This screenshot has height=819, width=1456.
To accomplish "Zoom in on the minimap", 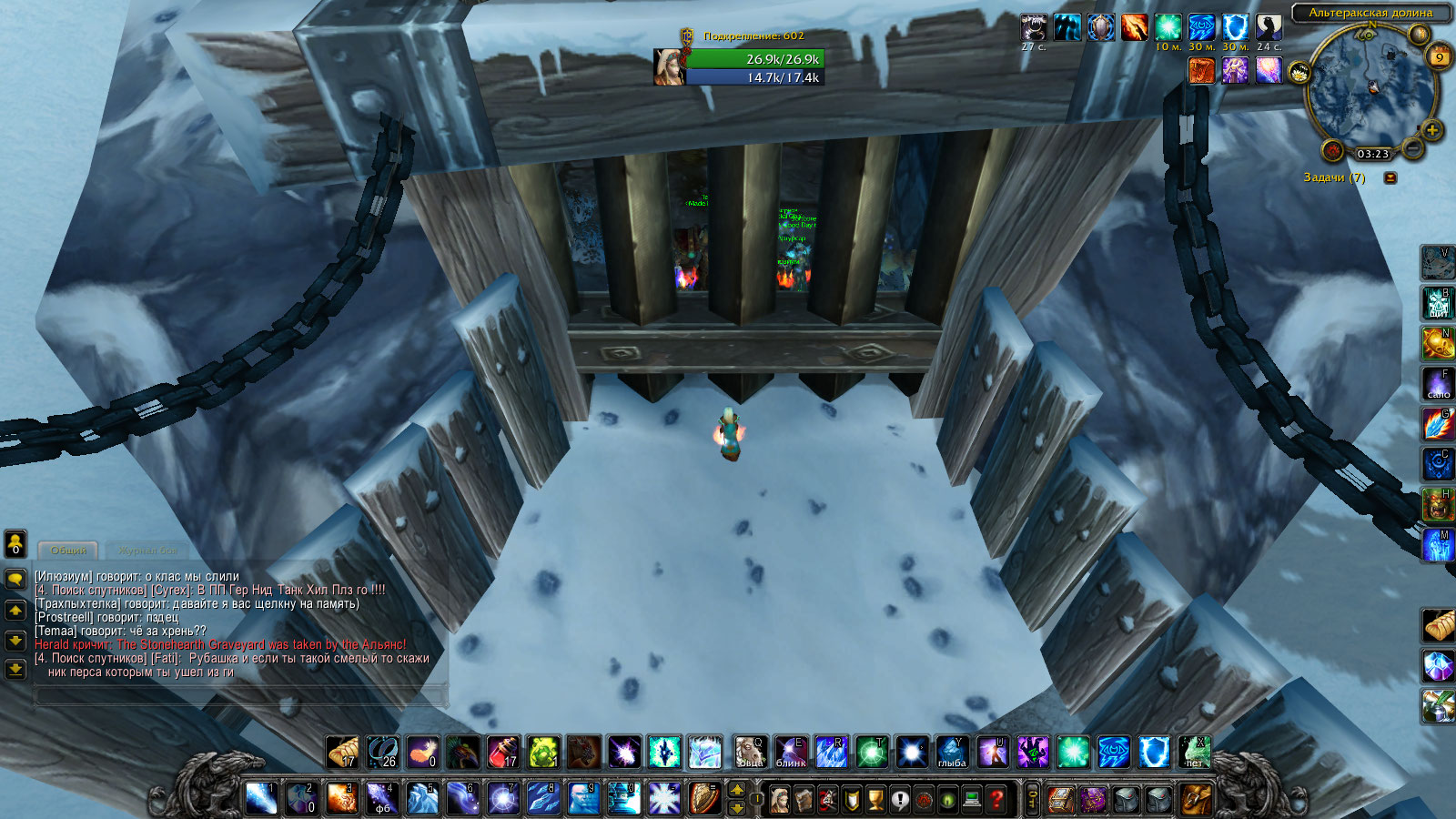I will point(1431,130).
